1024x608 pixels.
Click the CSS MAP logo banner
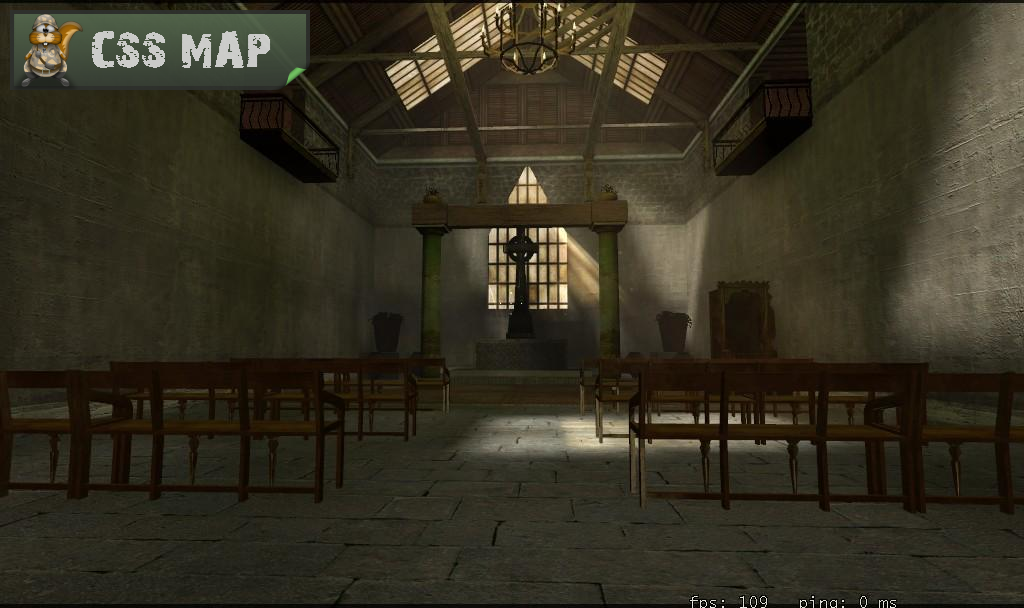point(160,50)
